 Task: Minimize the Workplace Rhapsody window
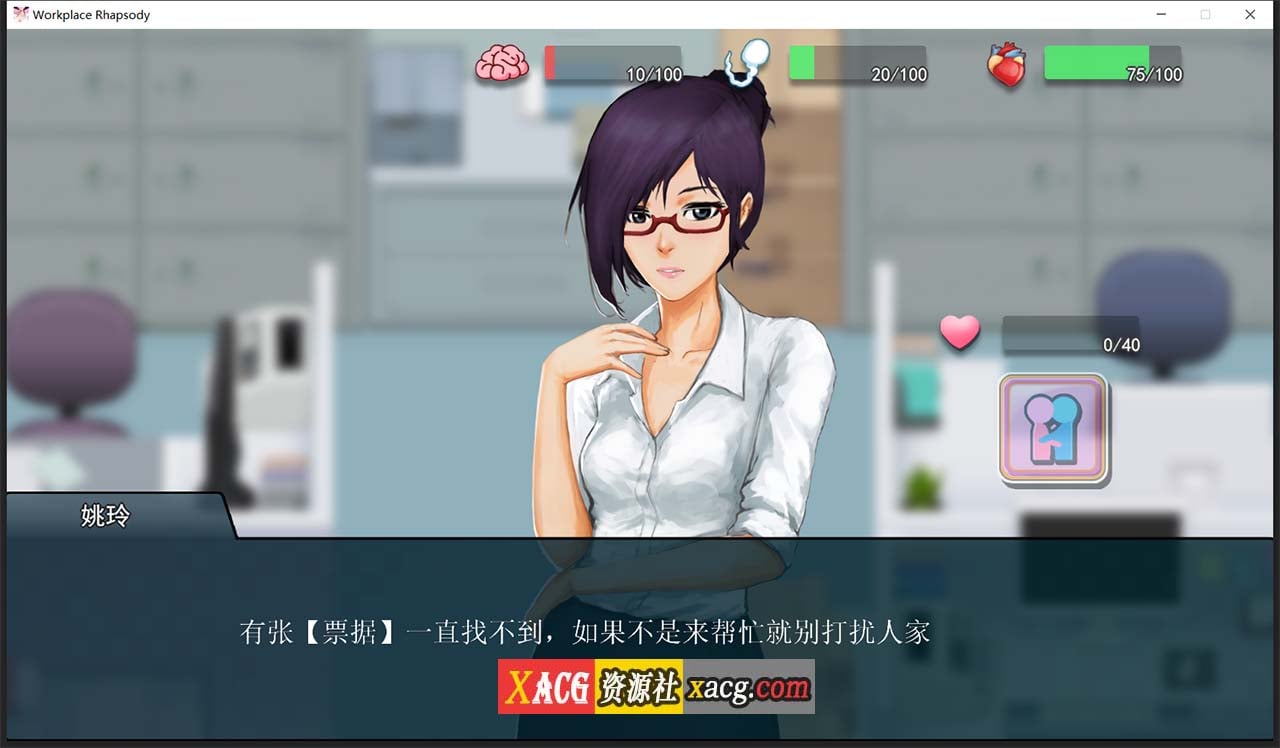tap(1162, 14)
